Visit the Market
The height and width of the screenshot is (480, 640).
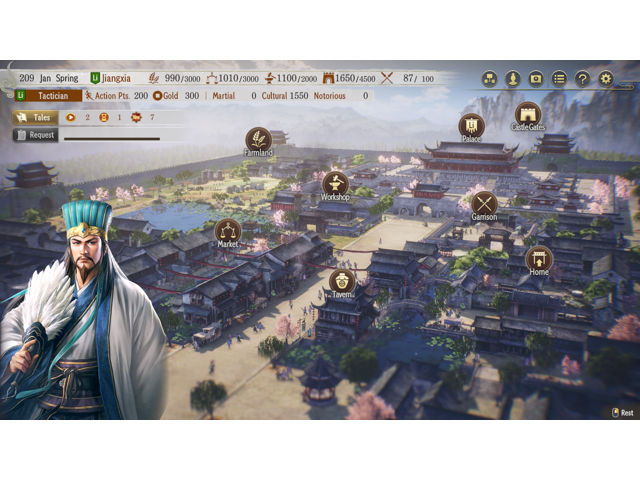point(228,231)
